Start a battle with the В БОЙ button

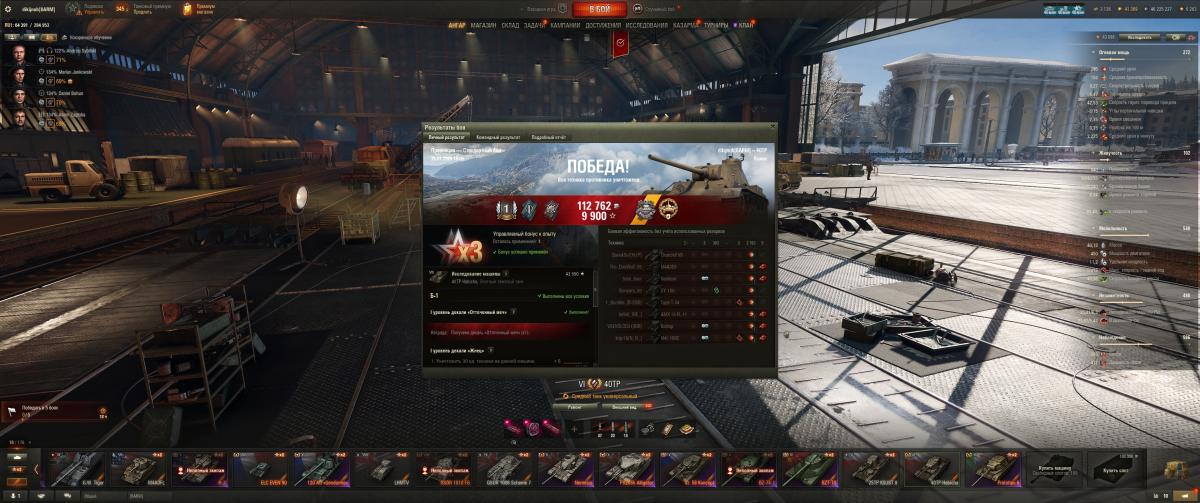click(x=599, y=9)
